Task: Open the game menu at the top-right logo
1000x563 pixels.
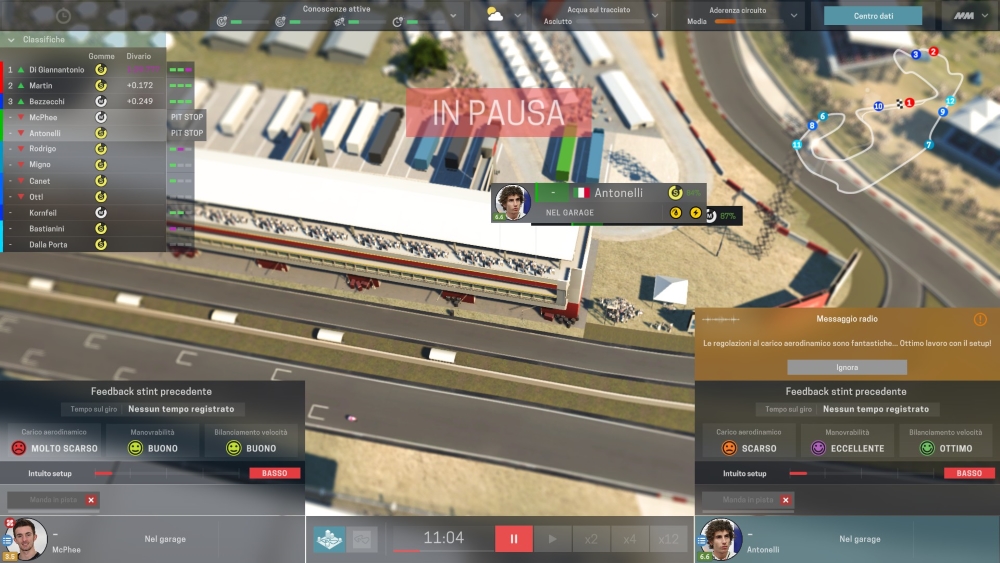Action: pos(965,16)
